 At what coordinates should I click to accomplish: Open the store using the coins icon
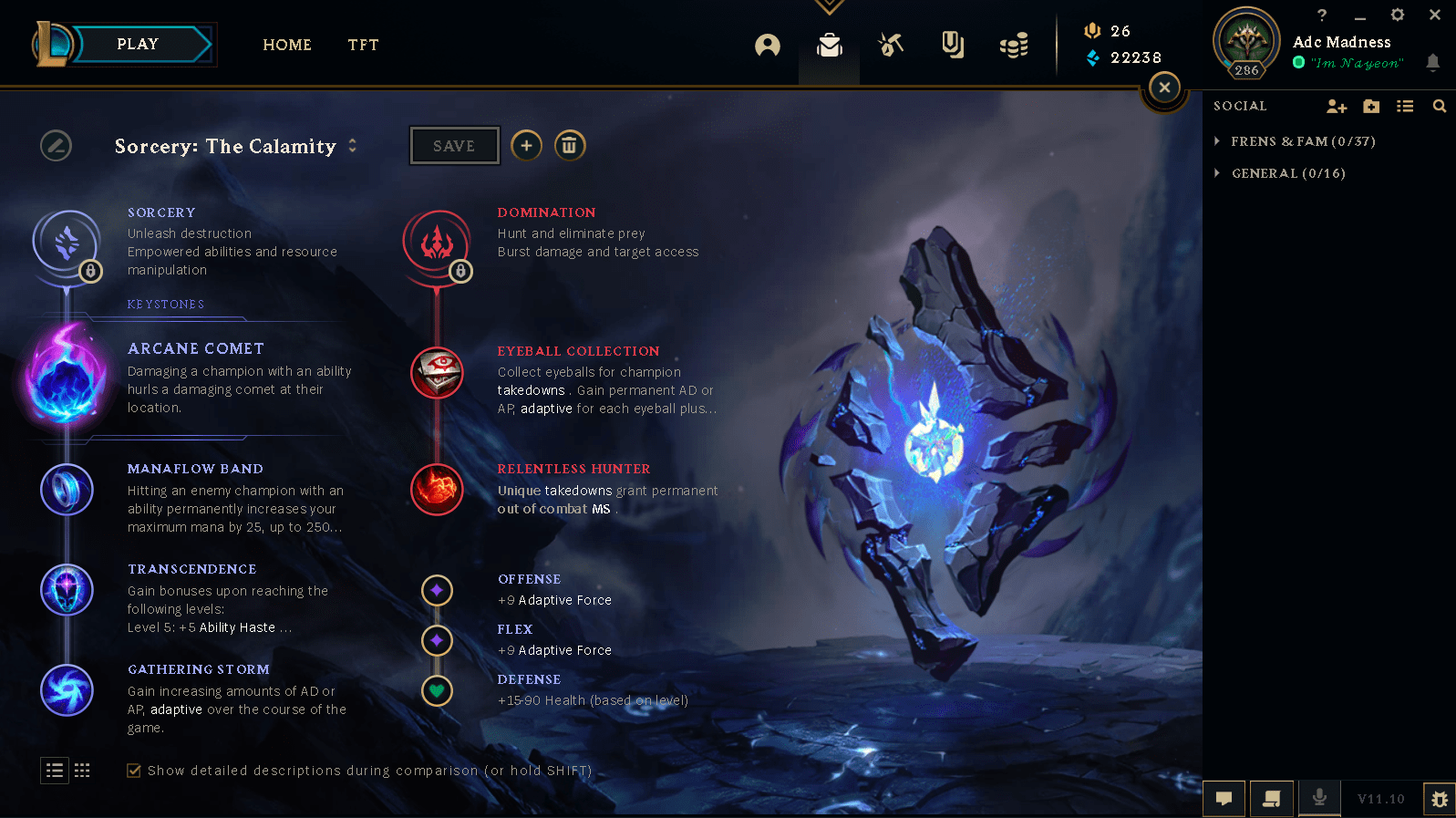pyautogui.click(x=1014, y=44)
